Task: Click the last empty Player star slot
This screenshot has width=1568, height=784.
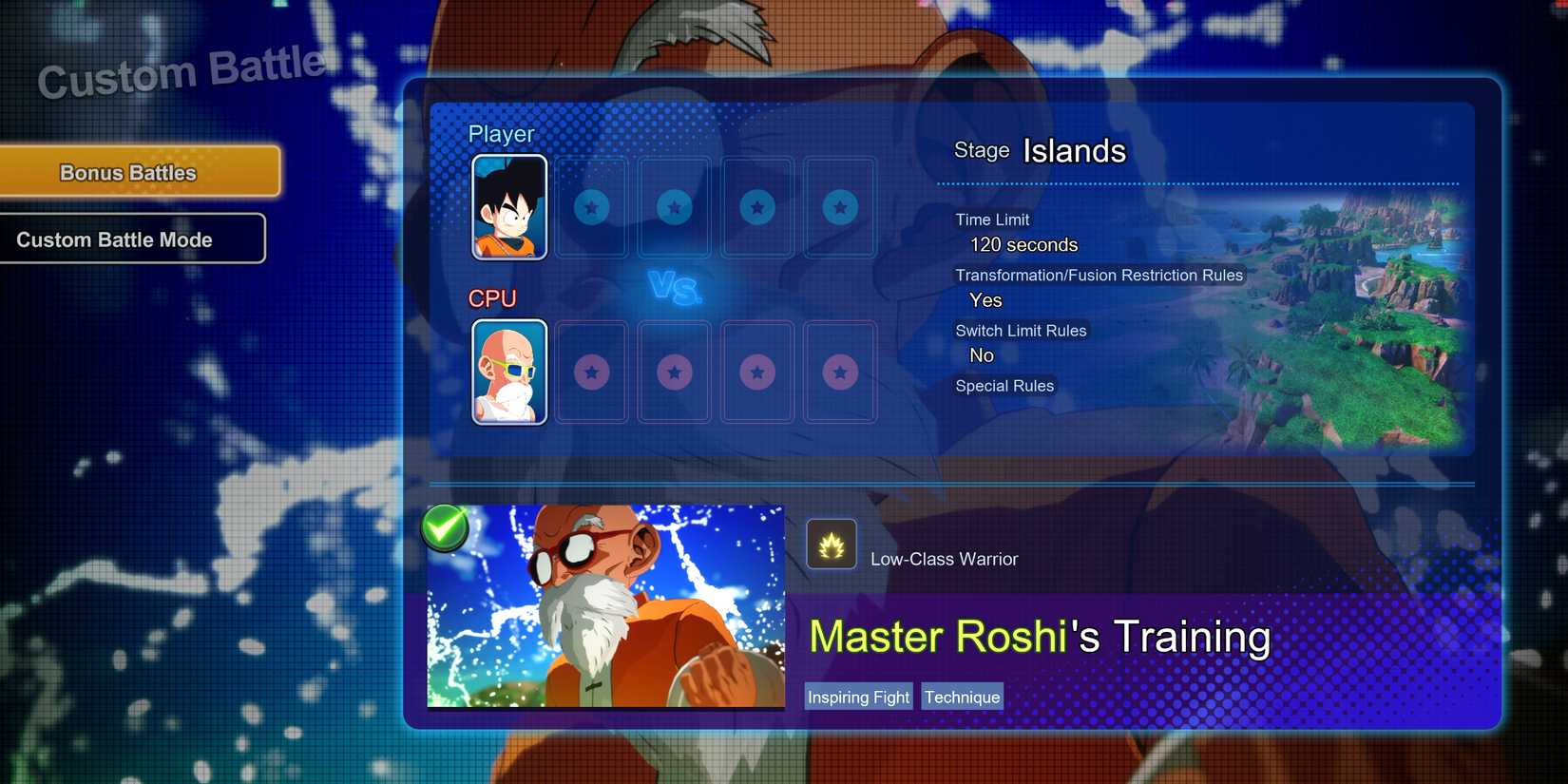Action: pos(839,207)
